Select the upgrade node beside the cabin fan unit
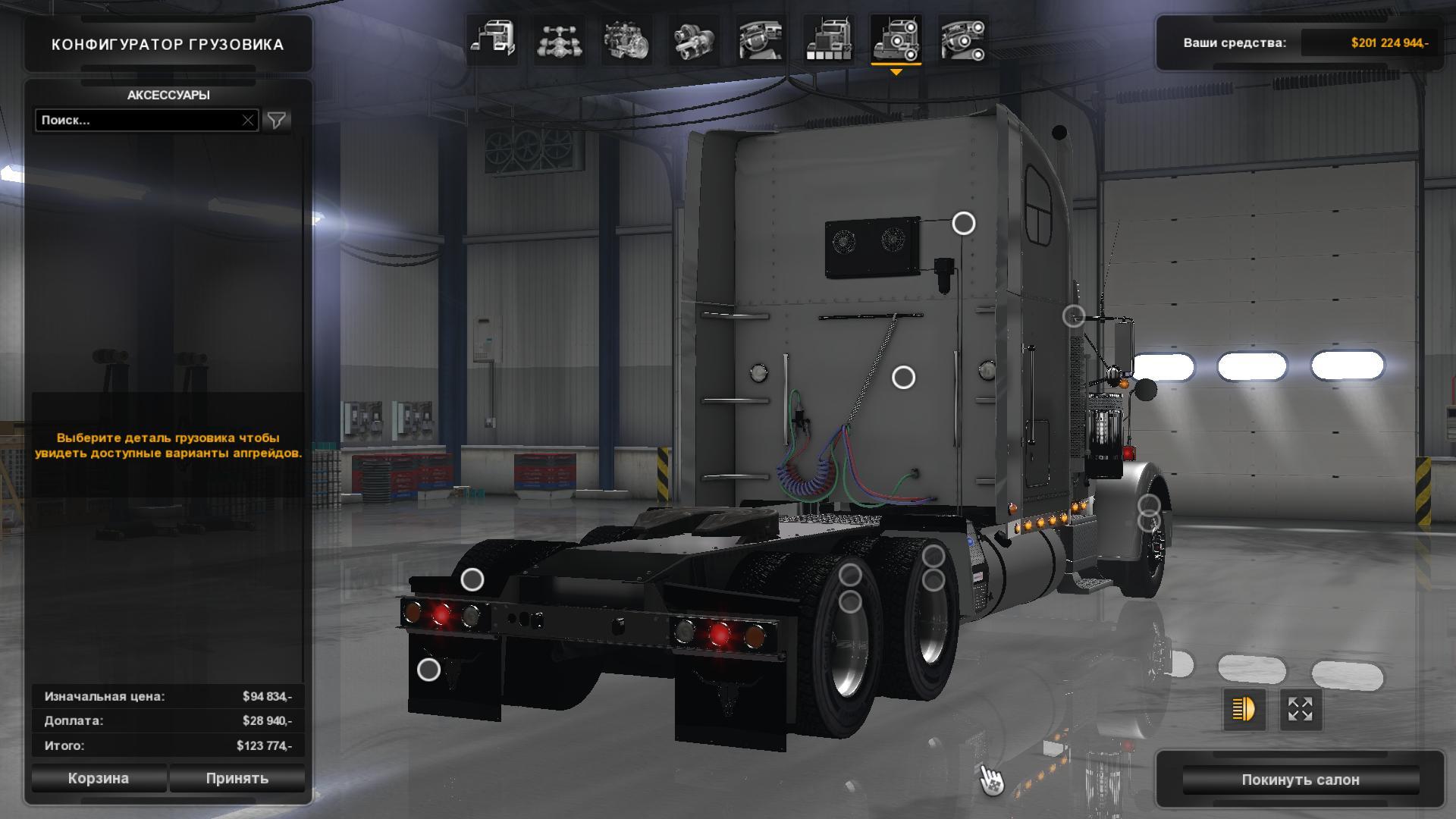Image resolution: width=1456 pixels, height=819 pixels. [963, 223]
